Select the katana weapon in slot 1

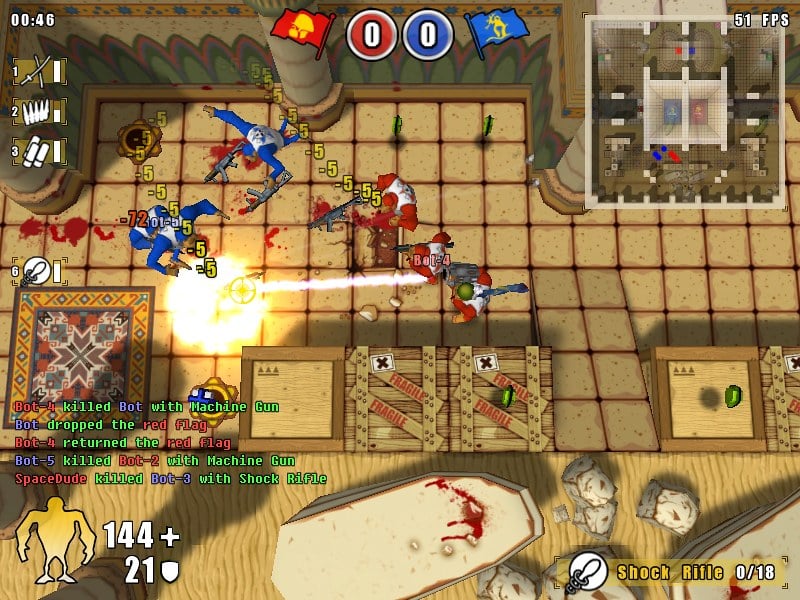pyautogui.click(x=38, y=70)
